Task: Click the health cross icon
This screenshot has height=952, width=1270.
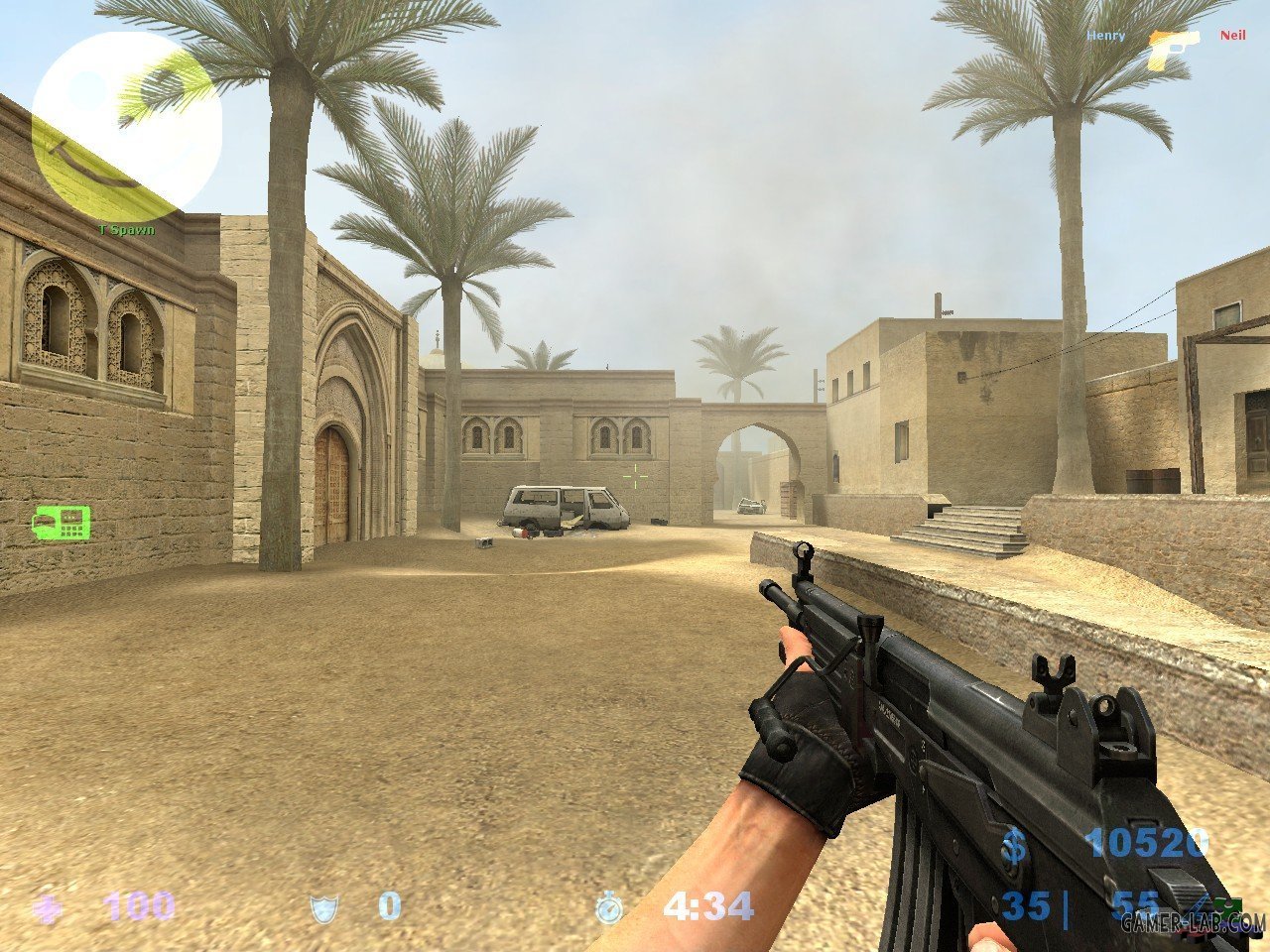Action: (x=47, y=907)
